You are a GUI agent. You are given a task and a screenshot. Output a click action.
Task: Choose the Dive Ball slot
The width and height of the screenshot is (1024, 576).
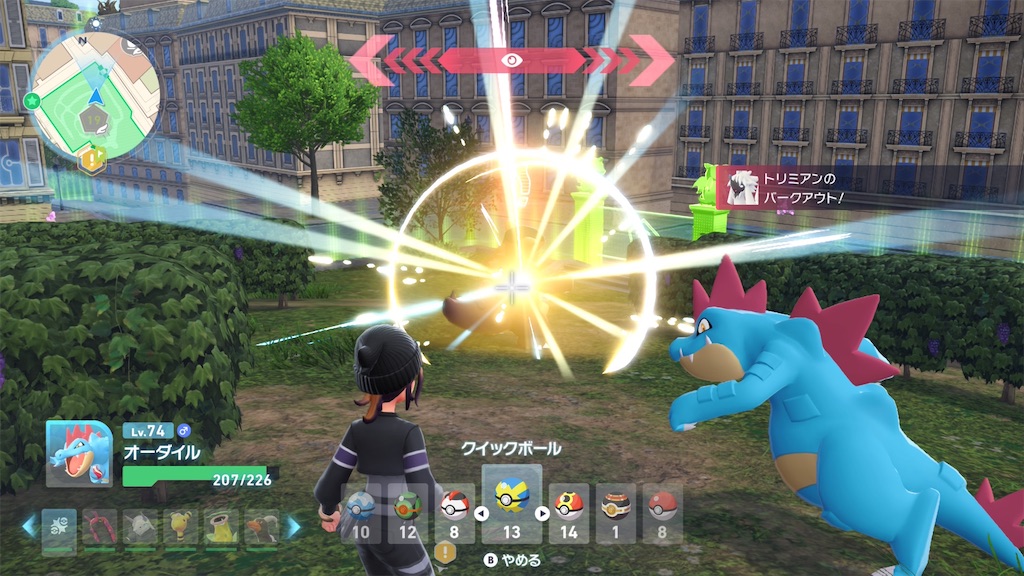coord(360,511)
